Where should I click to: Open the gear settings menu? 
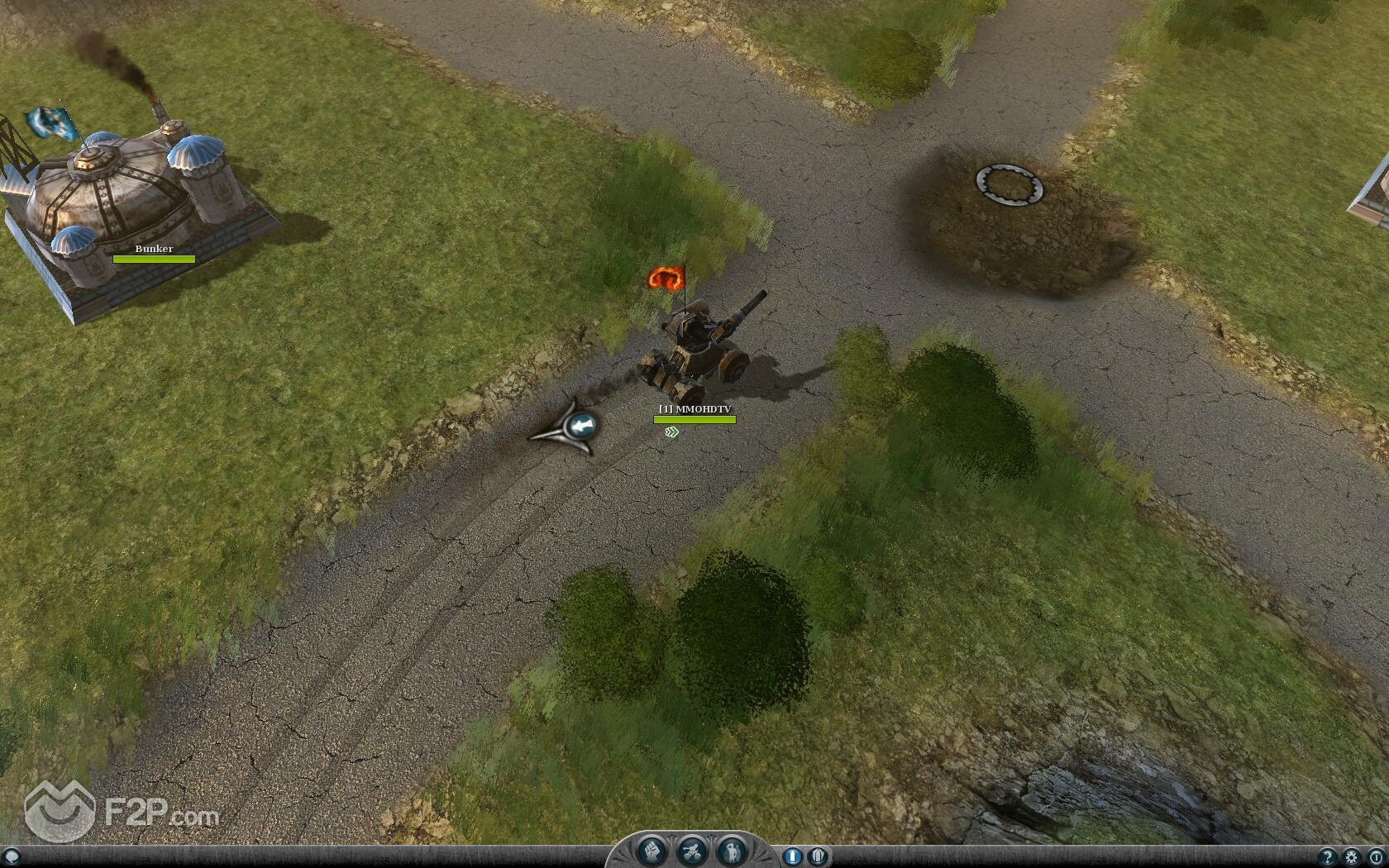[x=1351, y=857]
